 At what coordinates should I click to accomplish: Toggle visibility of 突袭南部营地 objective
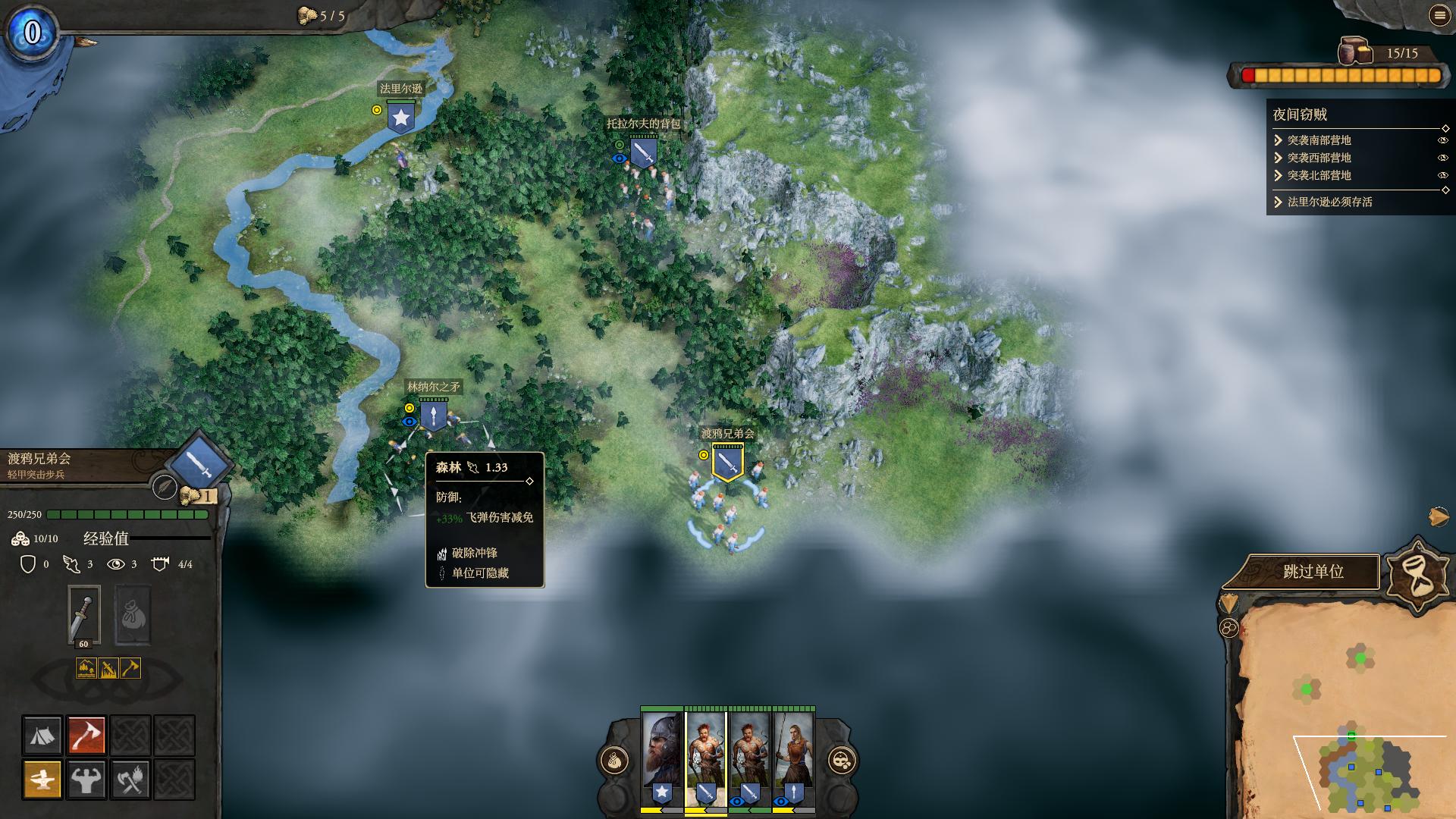click(1442, 140)
